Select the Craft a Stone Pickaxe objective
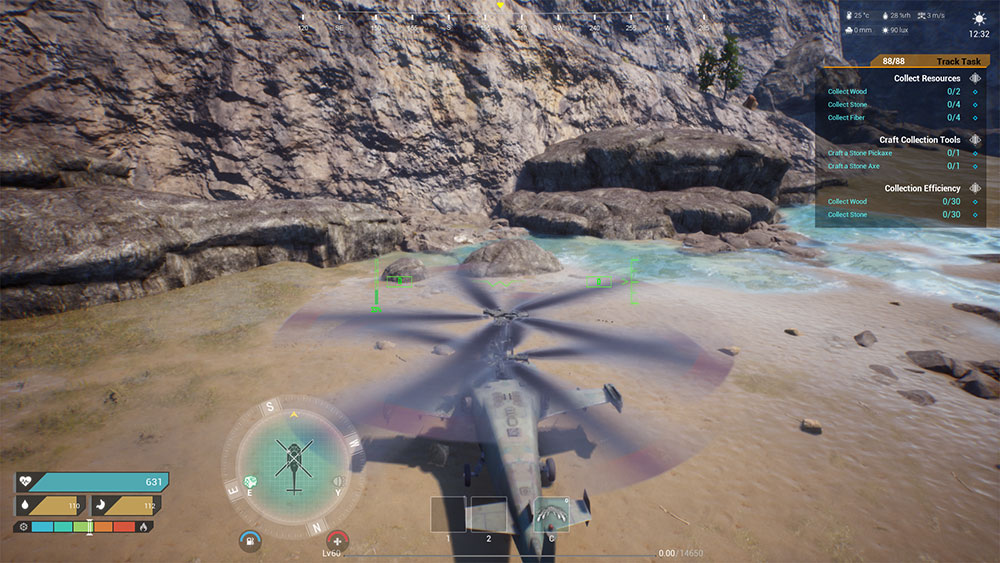The width and height of the screenshot is (1000, 563). click(x=859, y=153)
